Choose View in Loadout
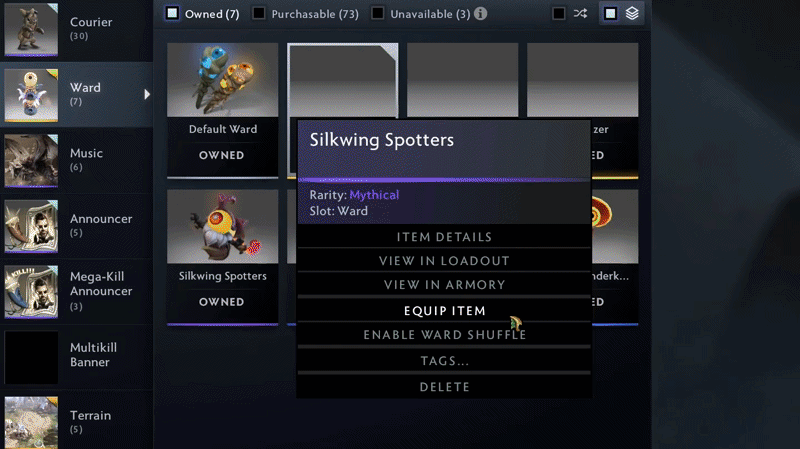Screen dimensions: 800x449 click(x=444, y=261)
